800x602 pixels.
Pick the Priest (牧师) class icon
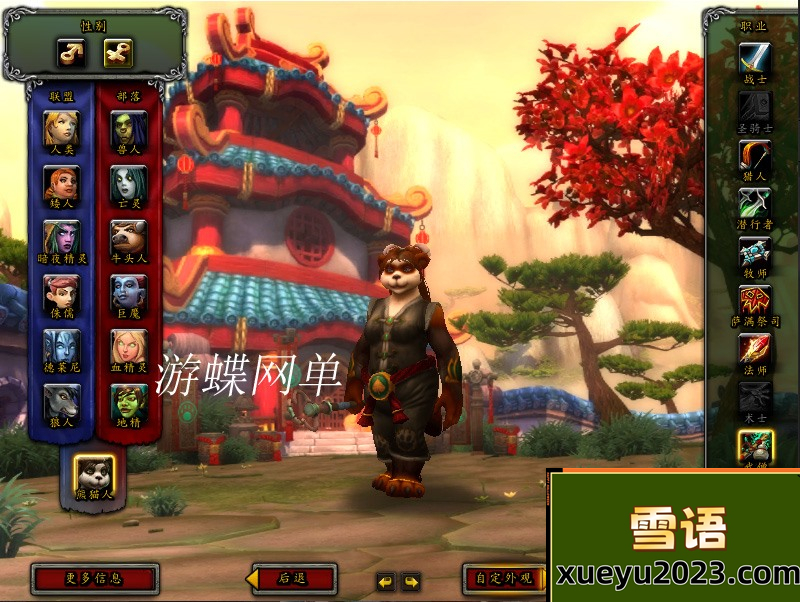[755, 252]
